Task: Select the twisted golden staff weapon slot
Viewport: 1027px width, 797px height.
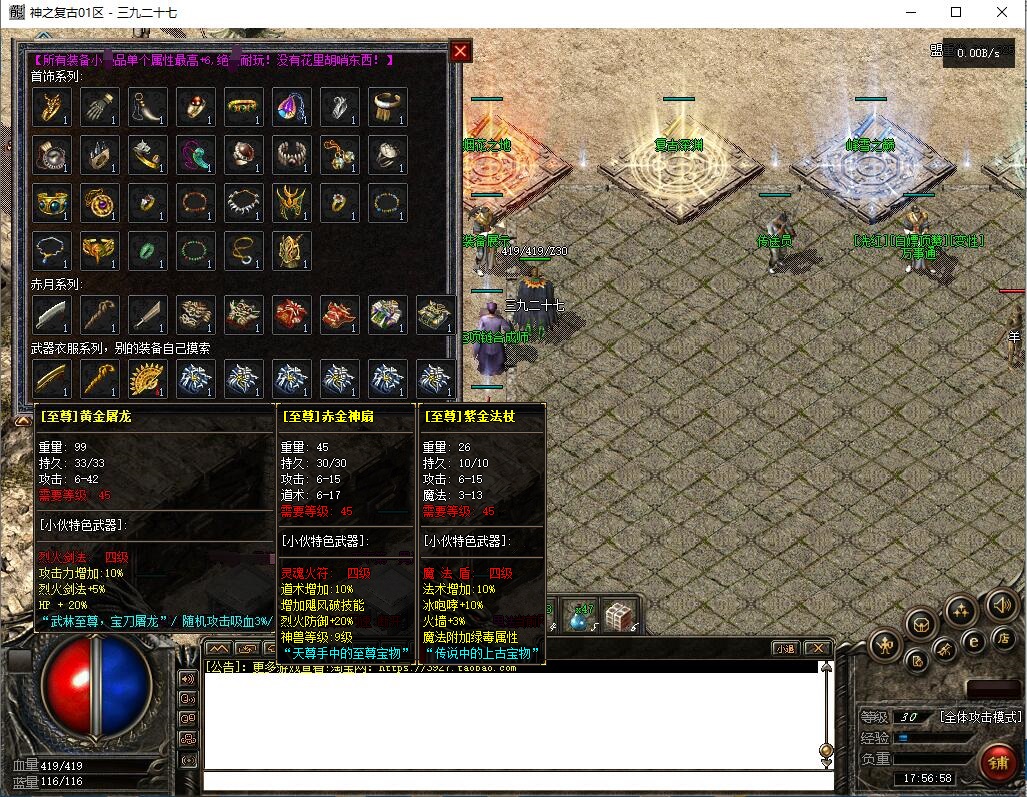Action: 100,379
